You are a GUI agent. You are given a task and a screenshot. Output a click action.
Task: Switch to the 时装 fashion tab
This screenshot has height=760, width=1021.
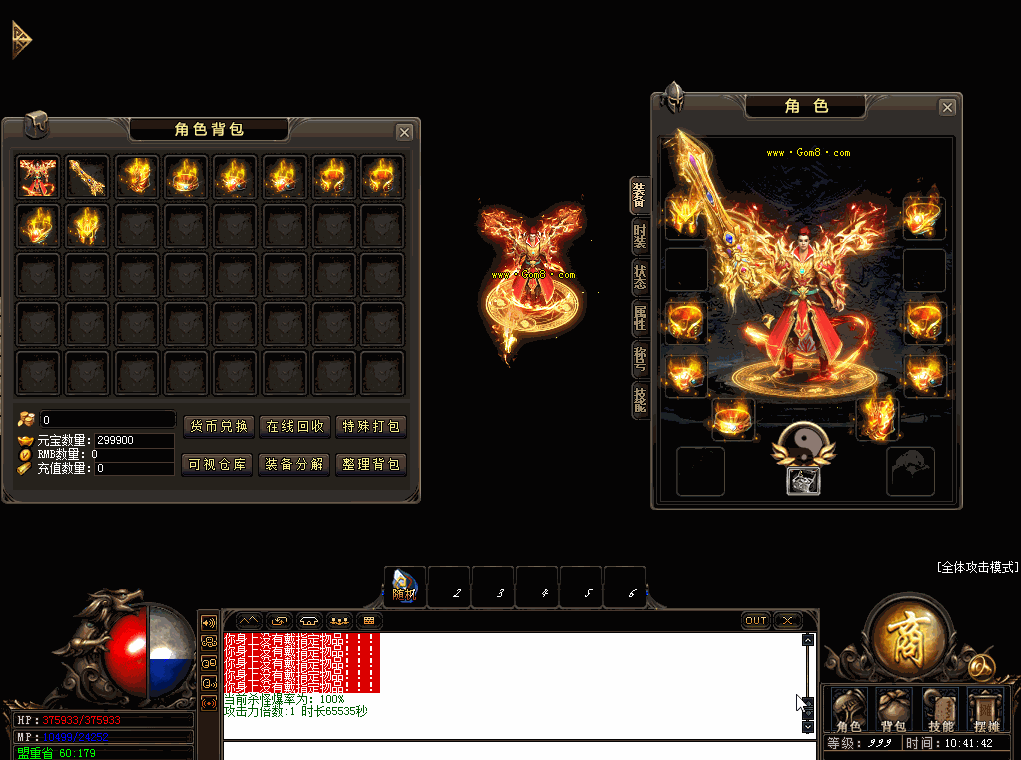point(639,237)
